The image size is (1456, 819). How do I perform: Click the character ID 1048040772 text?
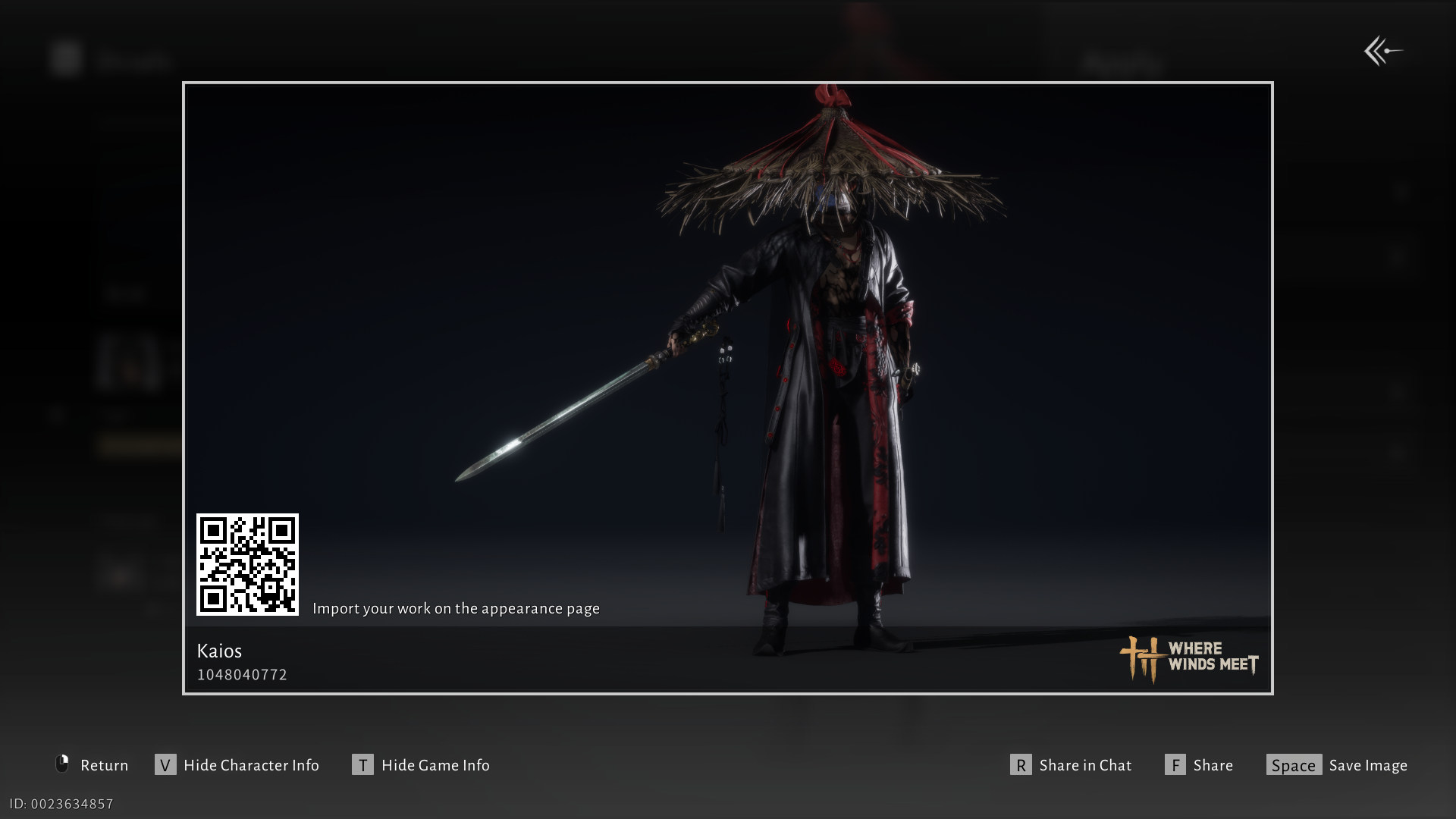pyautogui.click(x=242, y=674)
